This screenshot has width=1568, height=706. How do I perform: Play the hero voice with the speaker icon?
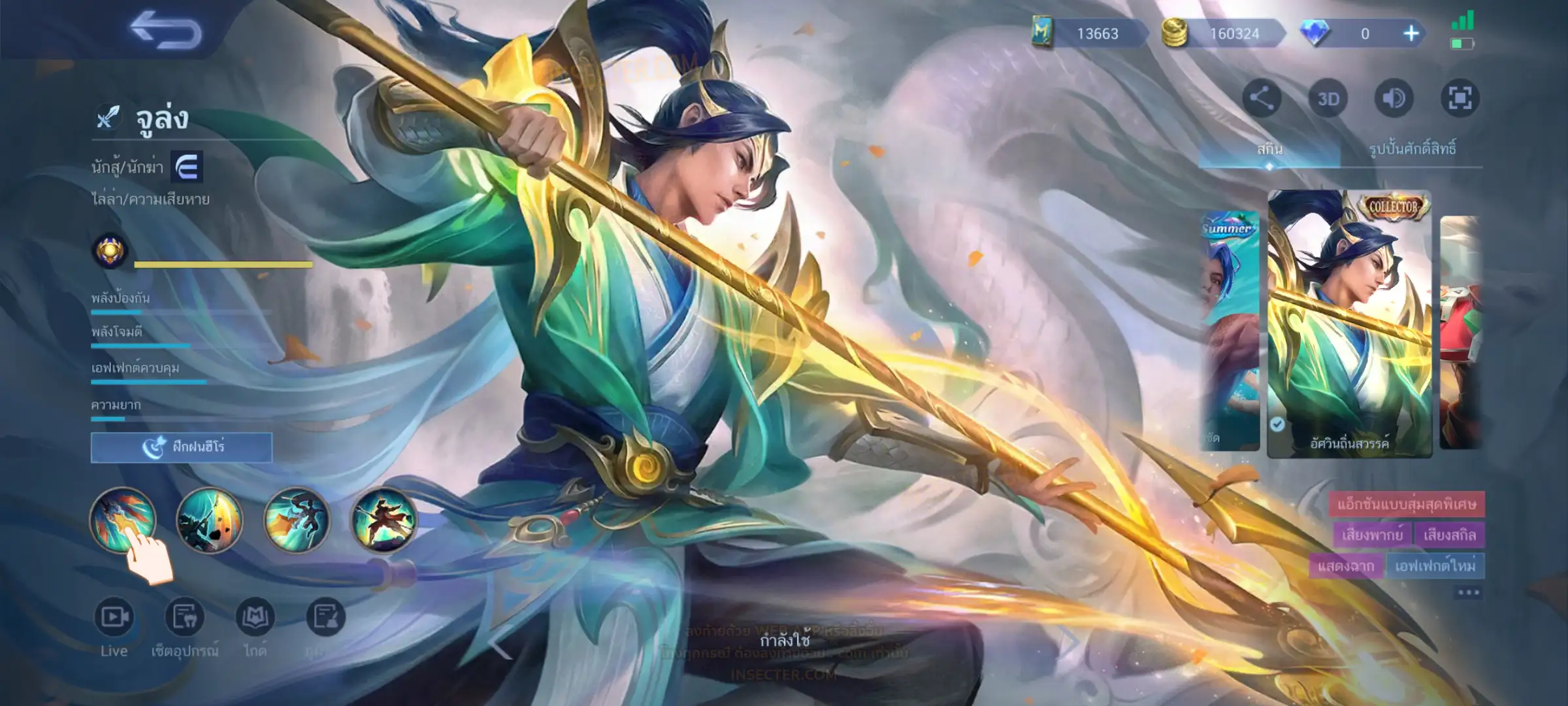coord(1394,99)
